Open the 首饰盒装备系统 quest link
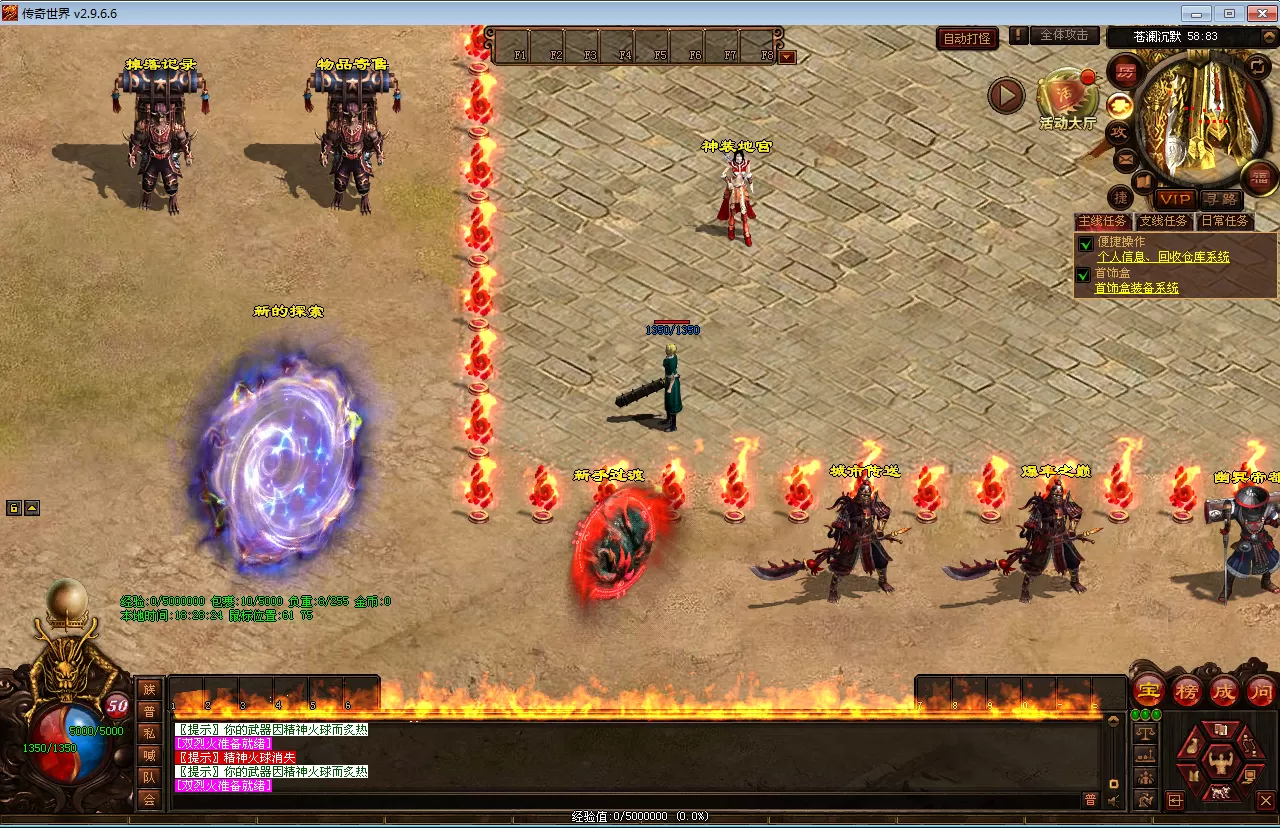Viewport: 1280px width, 828px height. tap(1136, 288)
